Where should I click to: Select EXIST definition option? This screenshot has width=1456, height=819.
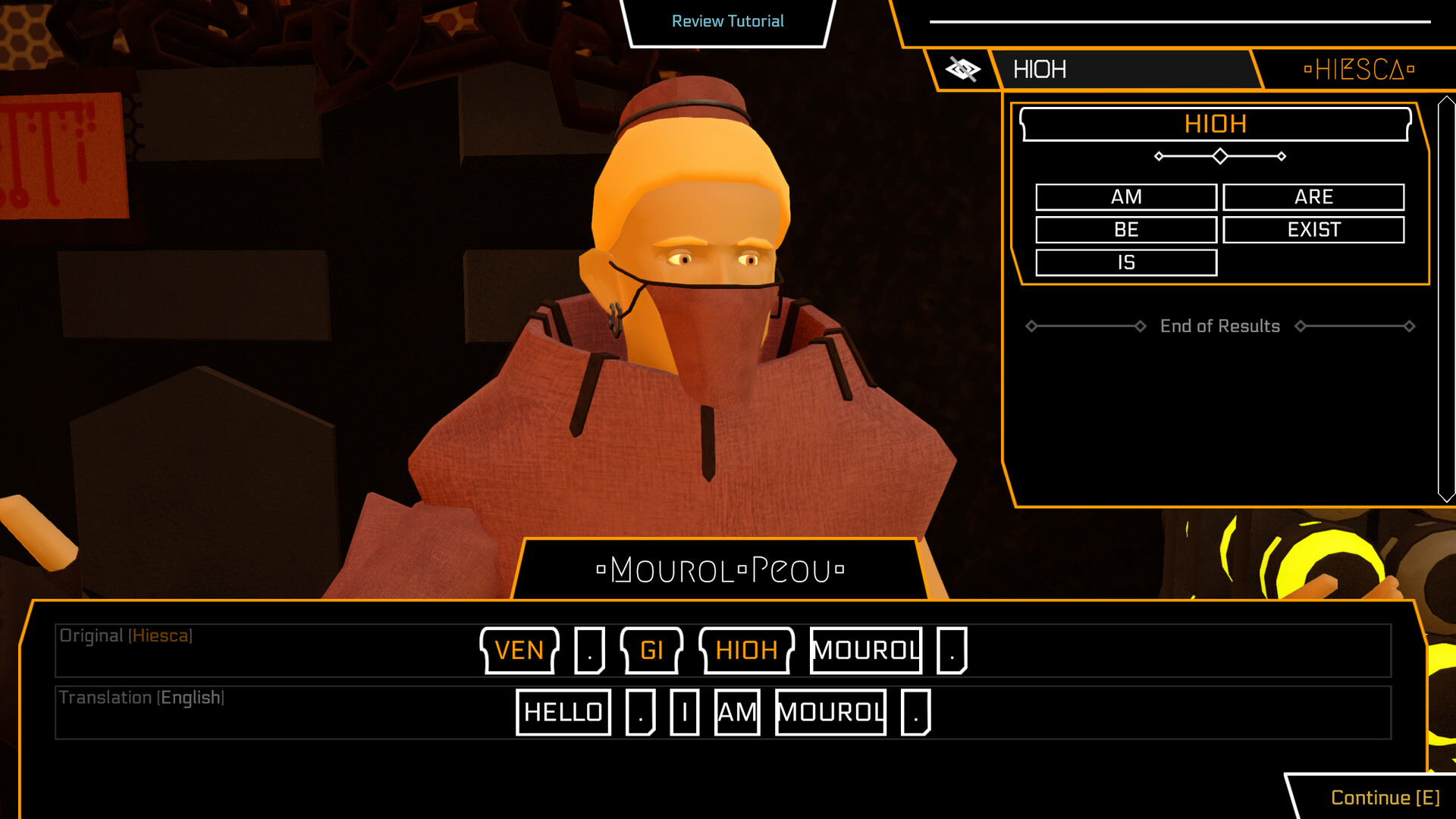click(1313, 230)
